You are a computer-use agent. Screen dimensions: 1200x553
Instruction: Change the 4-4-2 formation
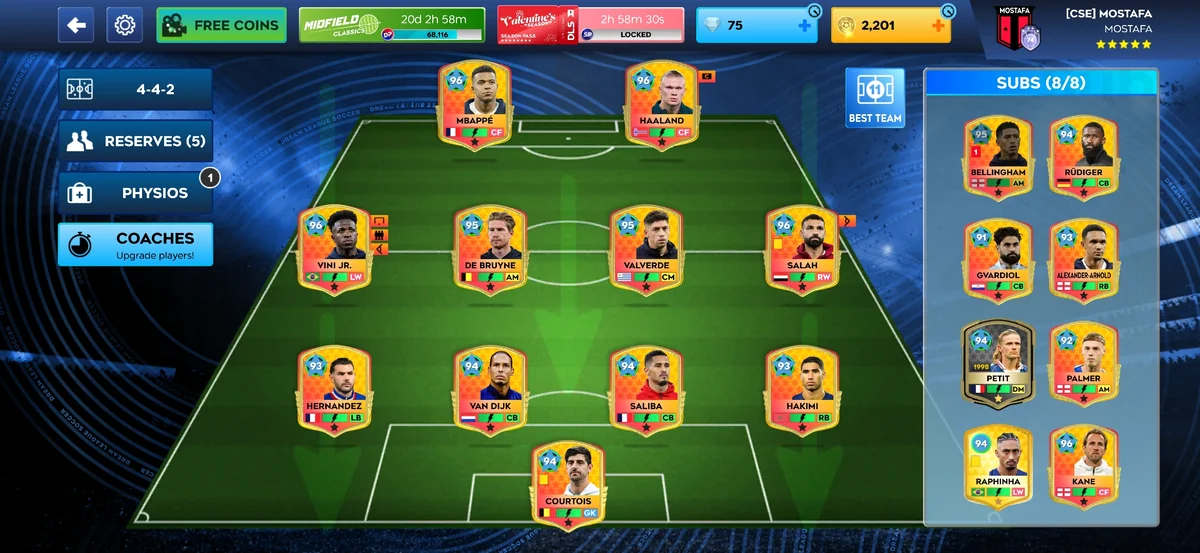pos(135,89)
